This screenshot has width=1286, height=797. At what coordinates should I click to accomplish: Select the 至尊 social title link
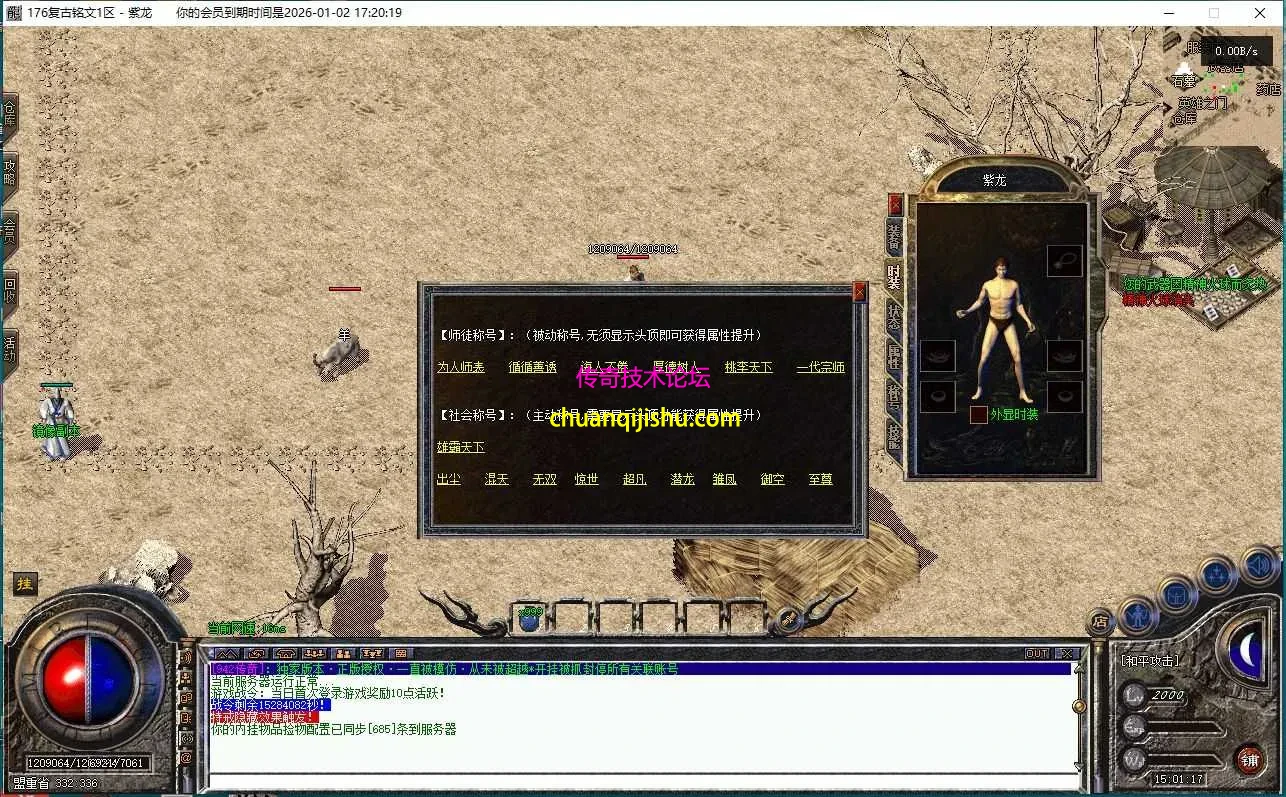point(821,479)
